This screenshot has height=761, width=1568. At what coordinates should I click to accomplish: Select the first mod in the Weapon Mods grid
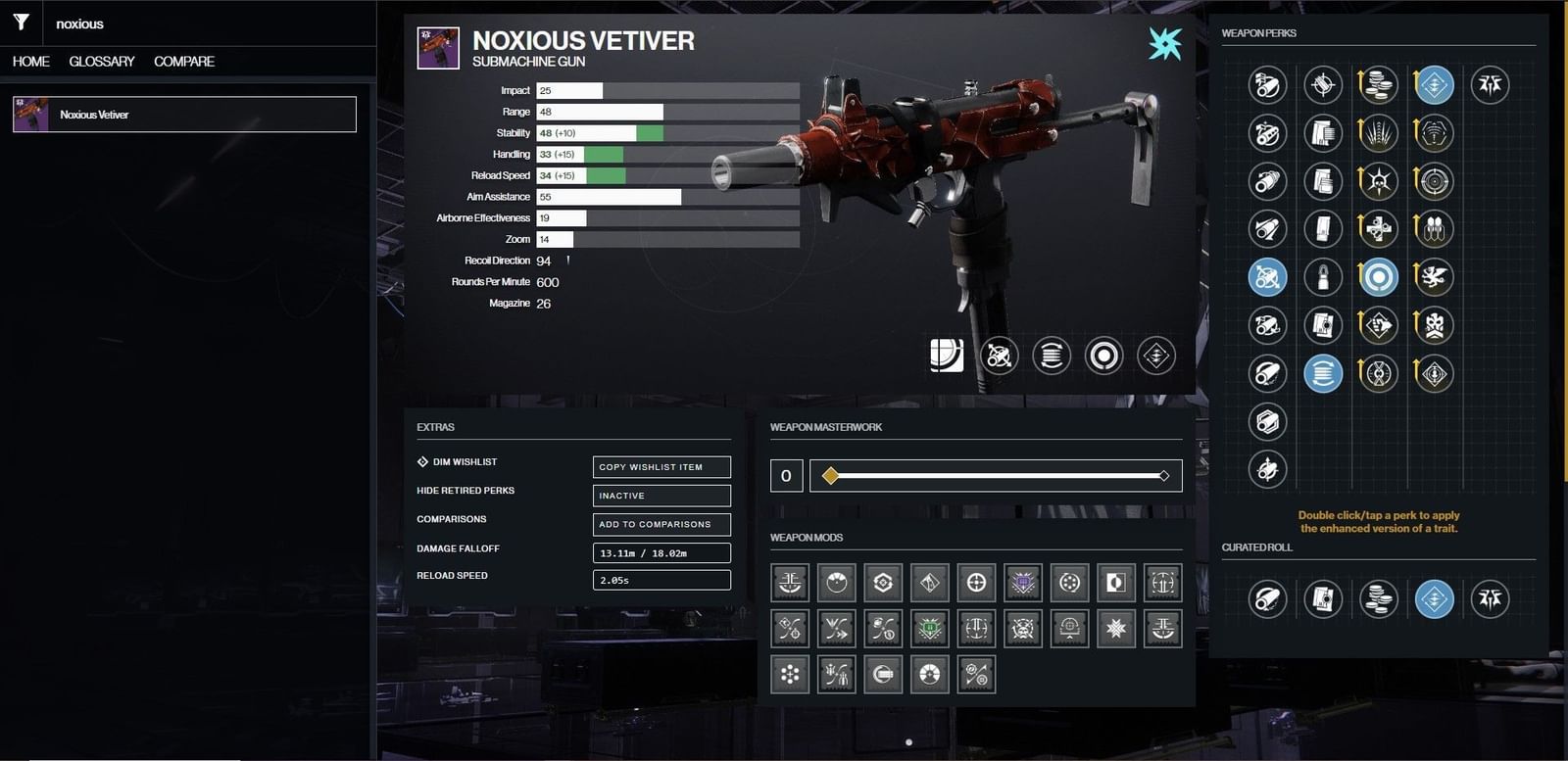[789, 582]
